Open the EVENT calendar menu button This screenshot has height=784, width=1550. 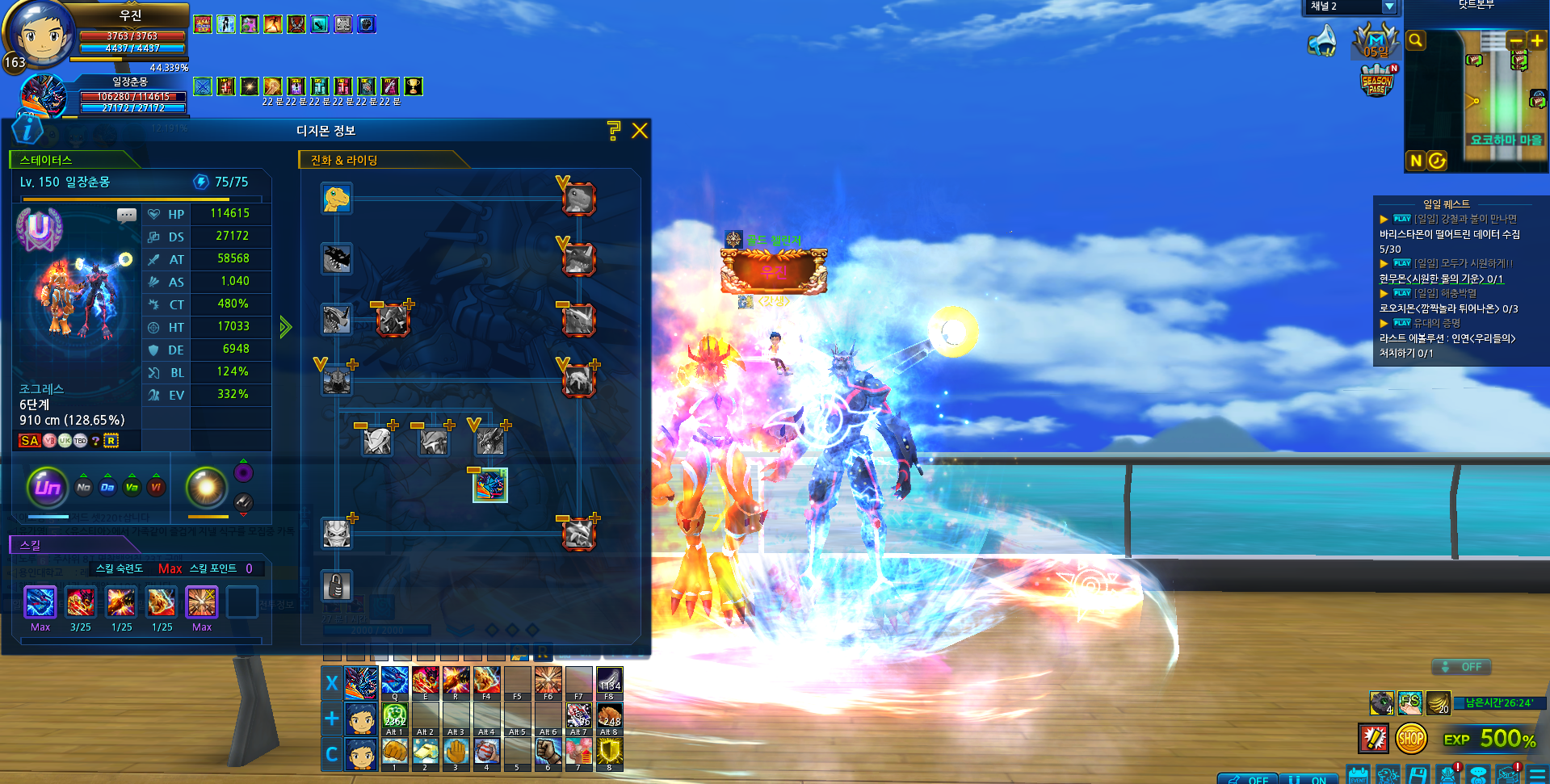tap(1359, 775)
